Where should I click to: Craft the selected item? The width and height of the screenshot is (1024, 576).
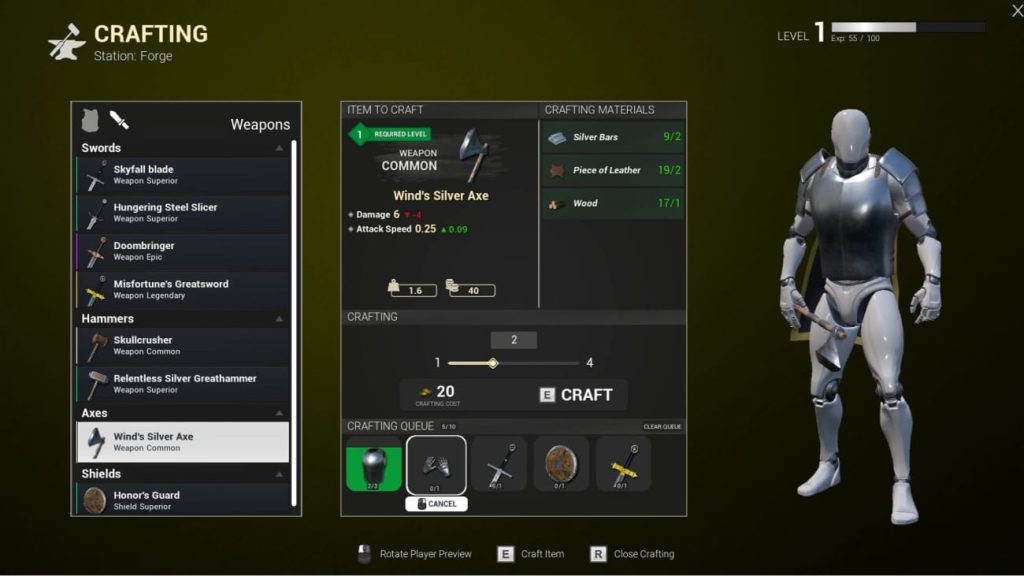point(576,395)
